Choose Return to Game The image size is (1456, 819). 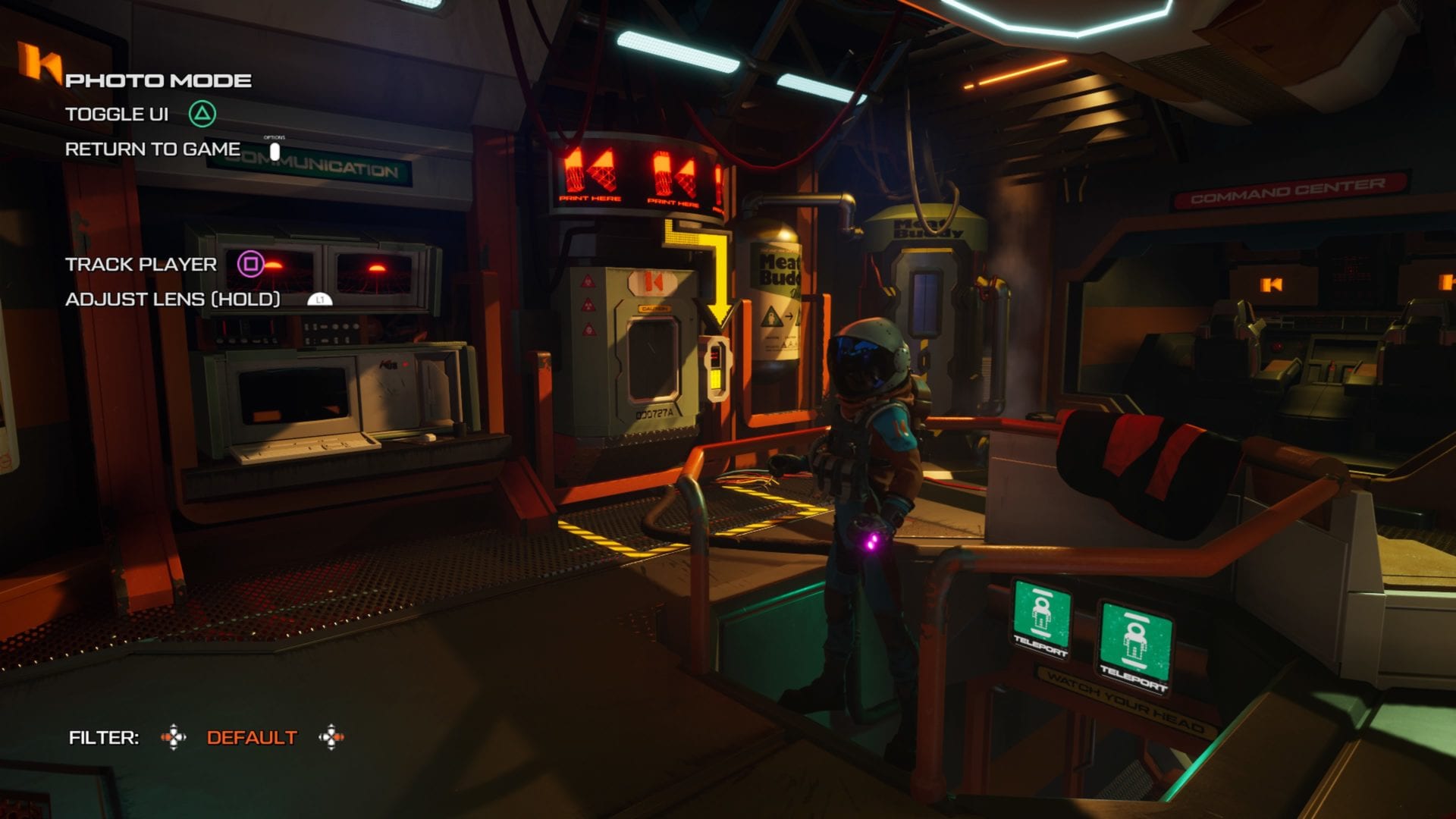point(152,149)
